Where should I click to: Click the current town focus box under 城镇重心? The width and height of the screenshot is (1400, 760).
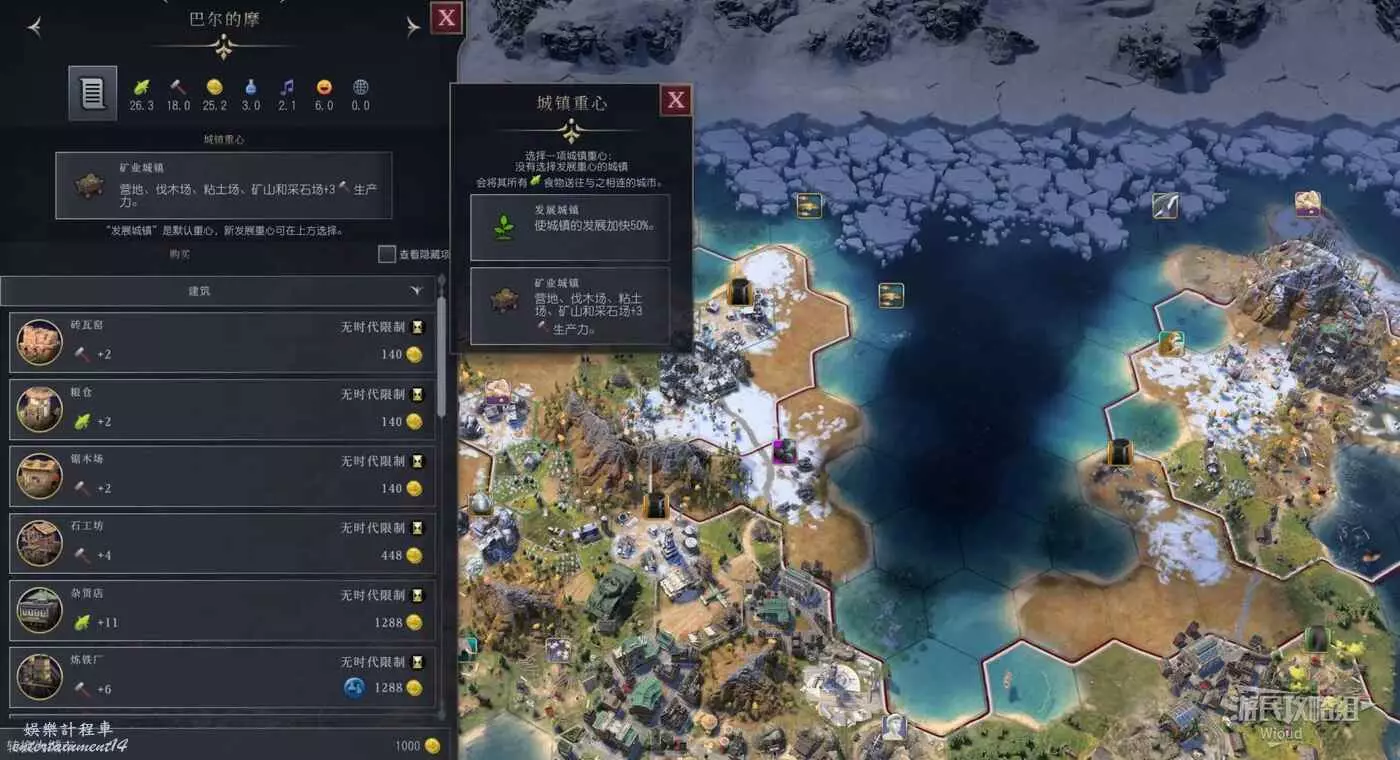click(x=223, y=185)
